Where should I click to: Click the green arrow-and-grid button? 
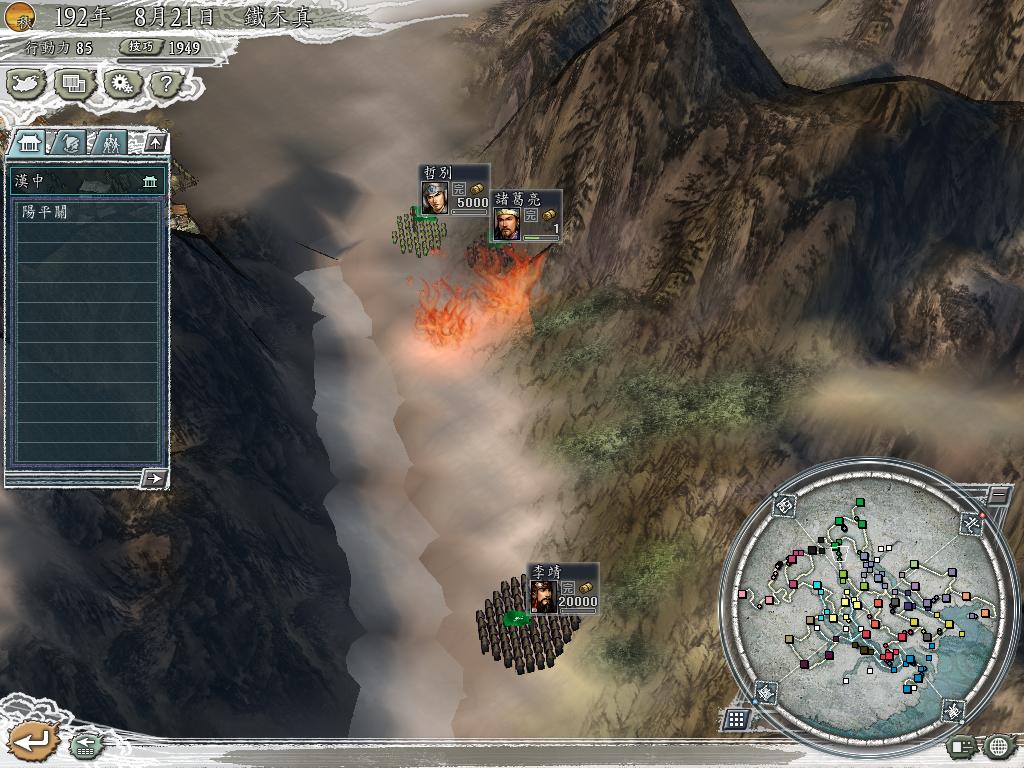pos(84,745)
